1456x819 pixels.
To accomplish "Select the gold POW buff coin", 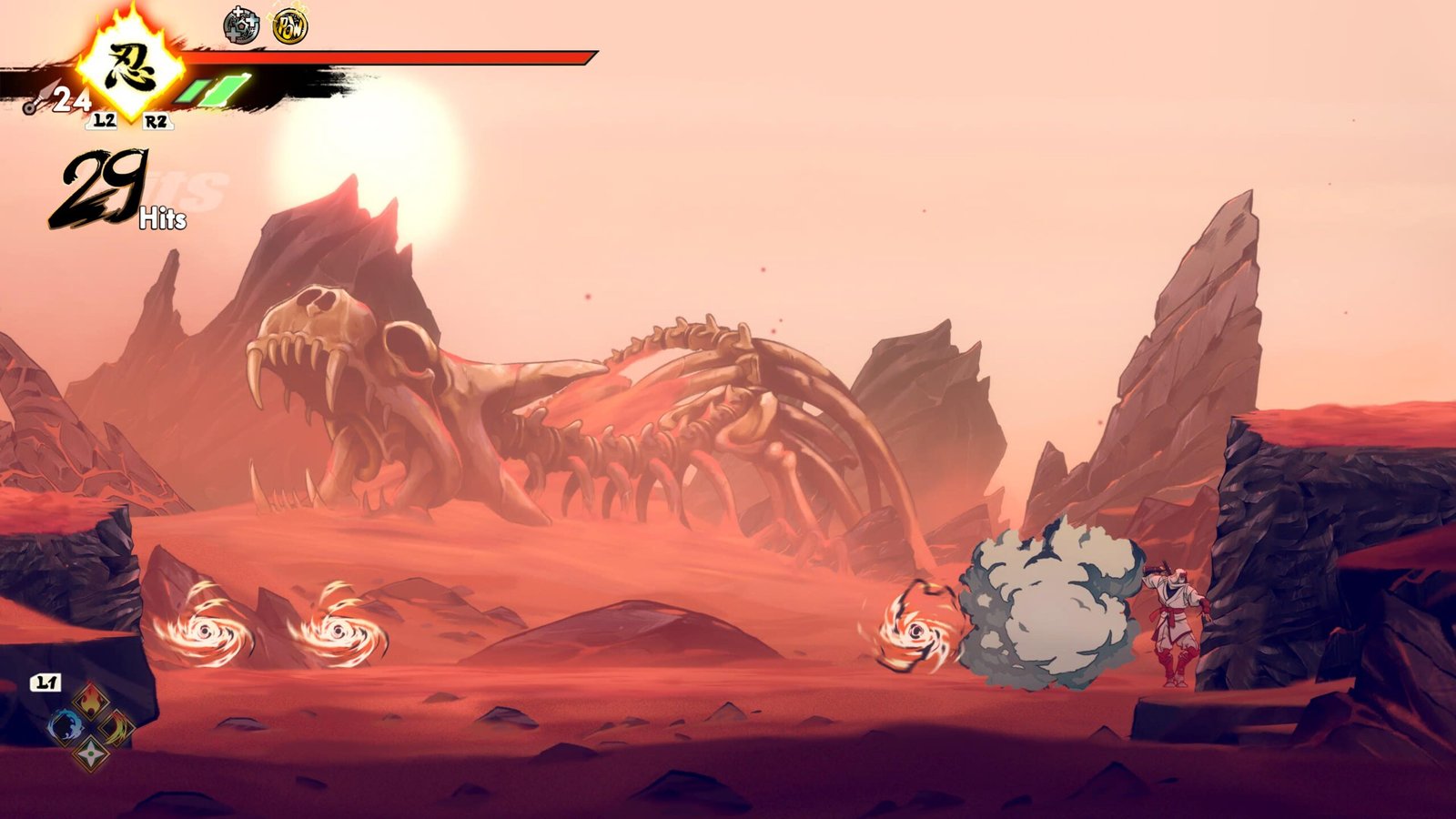I will coord(289,26).
